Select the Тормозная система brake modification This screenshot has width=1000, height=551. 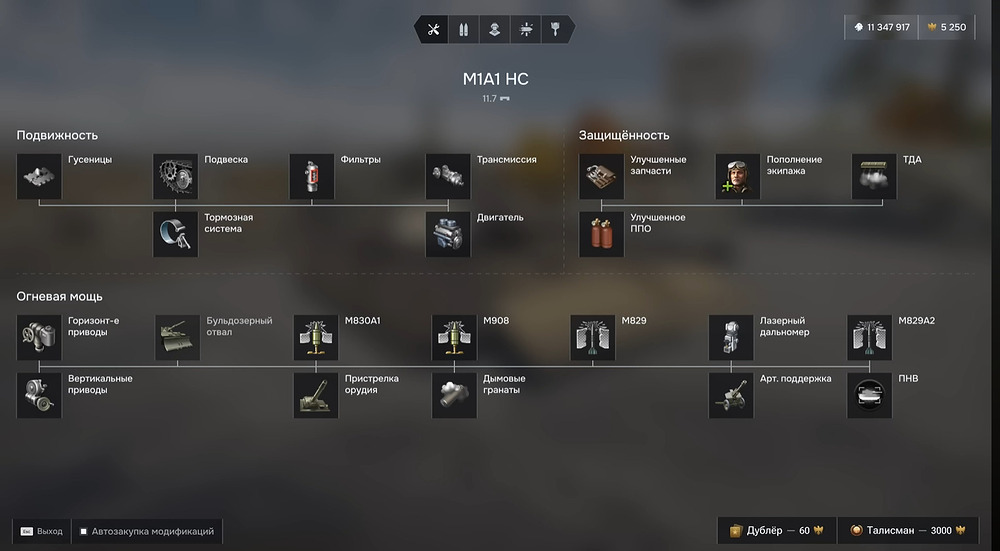tap(176, 234)
